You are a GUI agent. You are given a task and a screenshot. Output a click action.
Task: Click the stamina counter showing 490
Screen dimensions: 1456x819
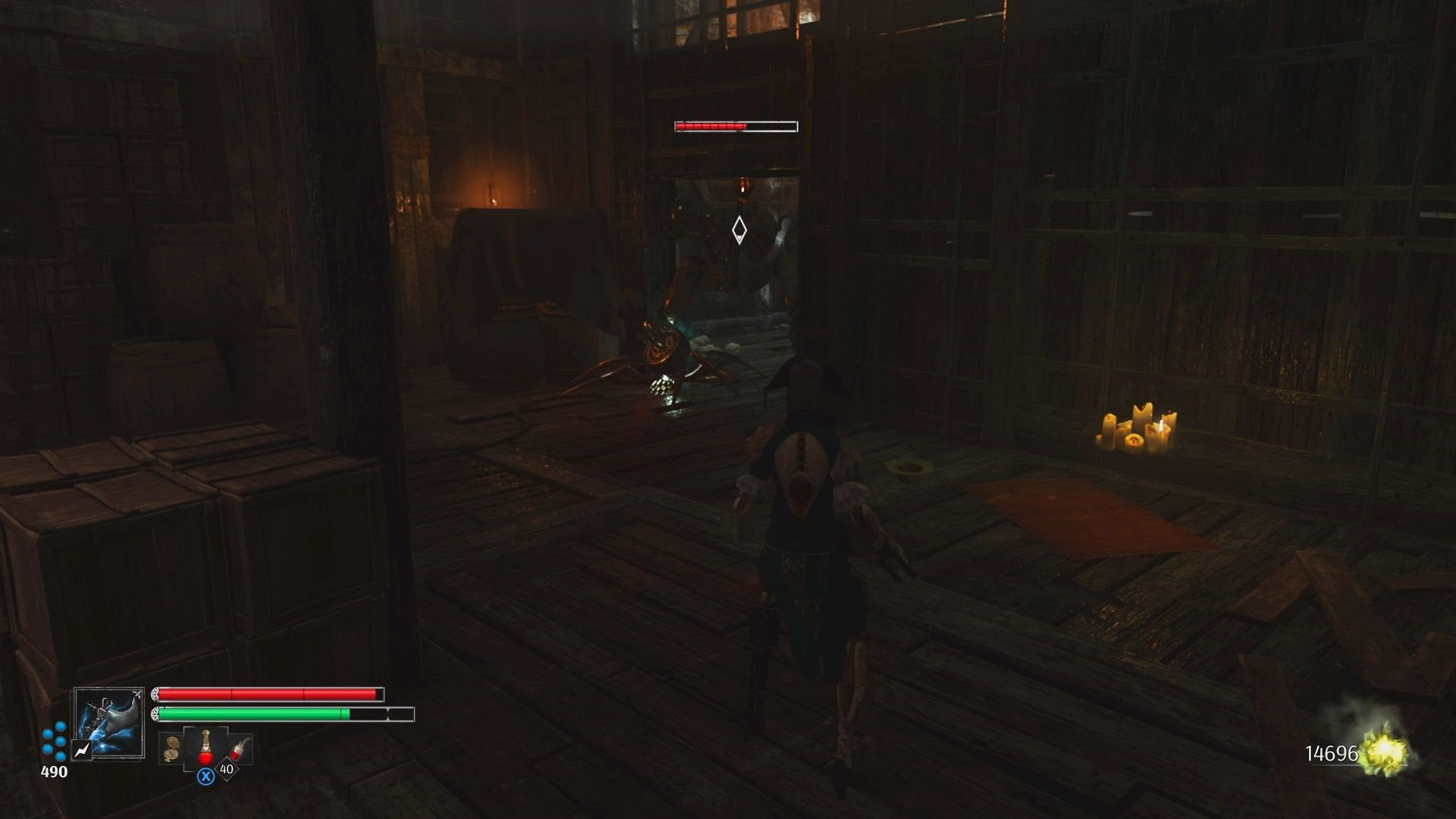56,771
